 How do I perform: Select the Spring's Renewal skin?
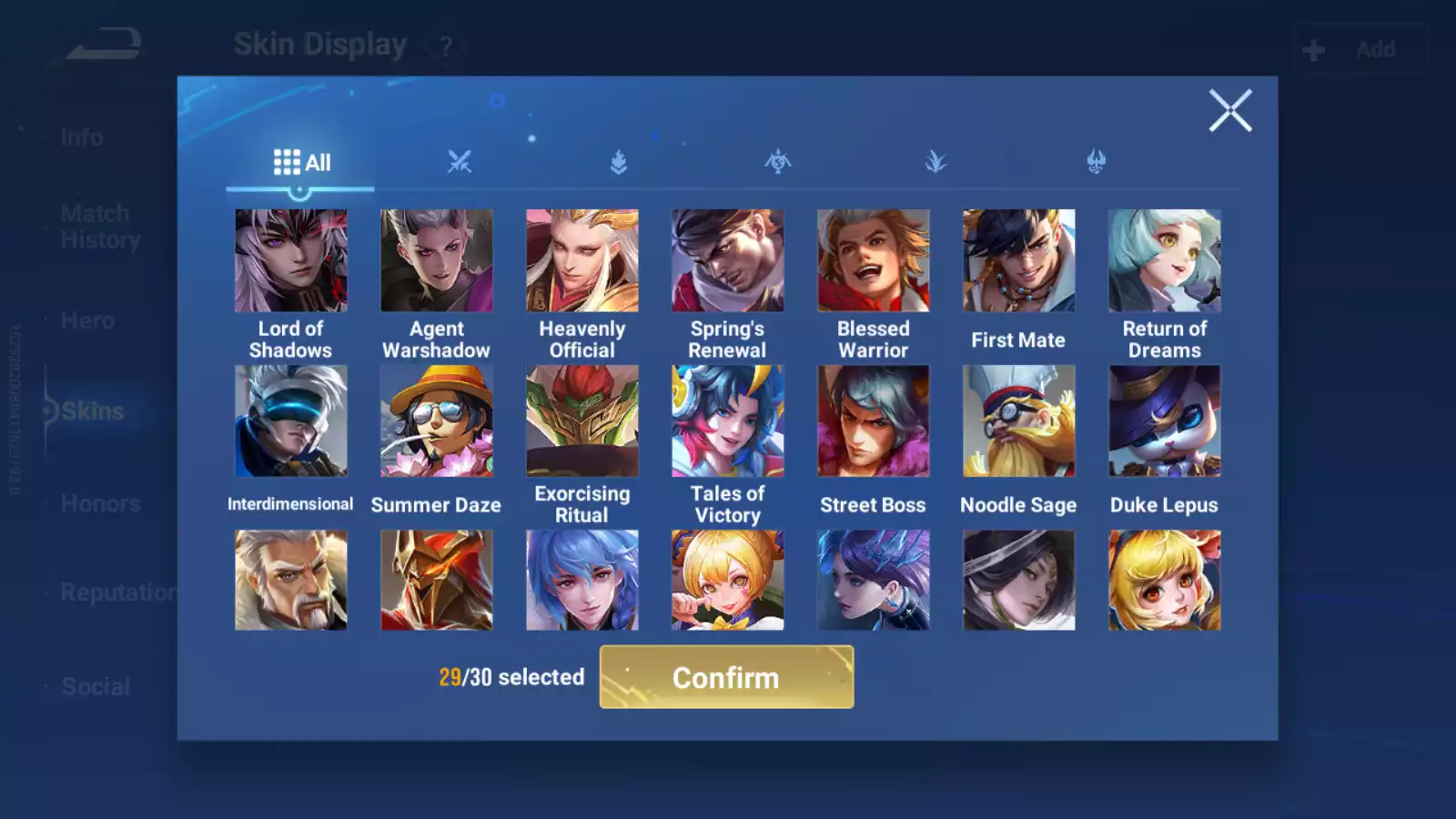pos(727,261)
